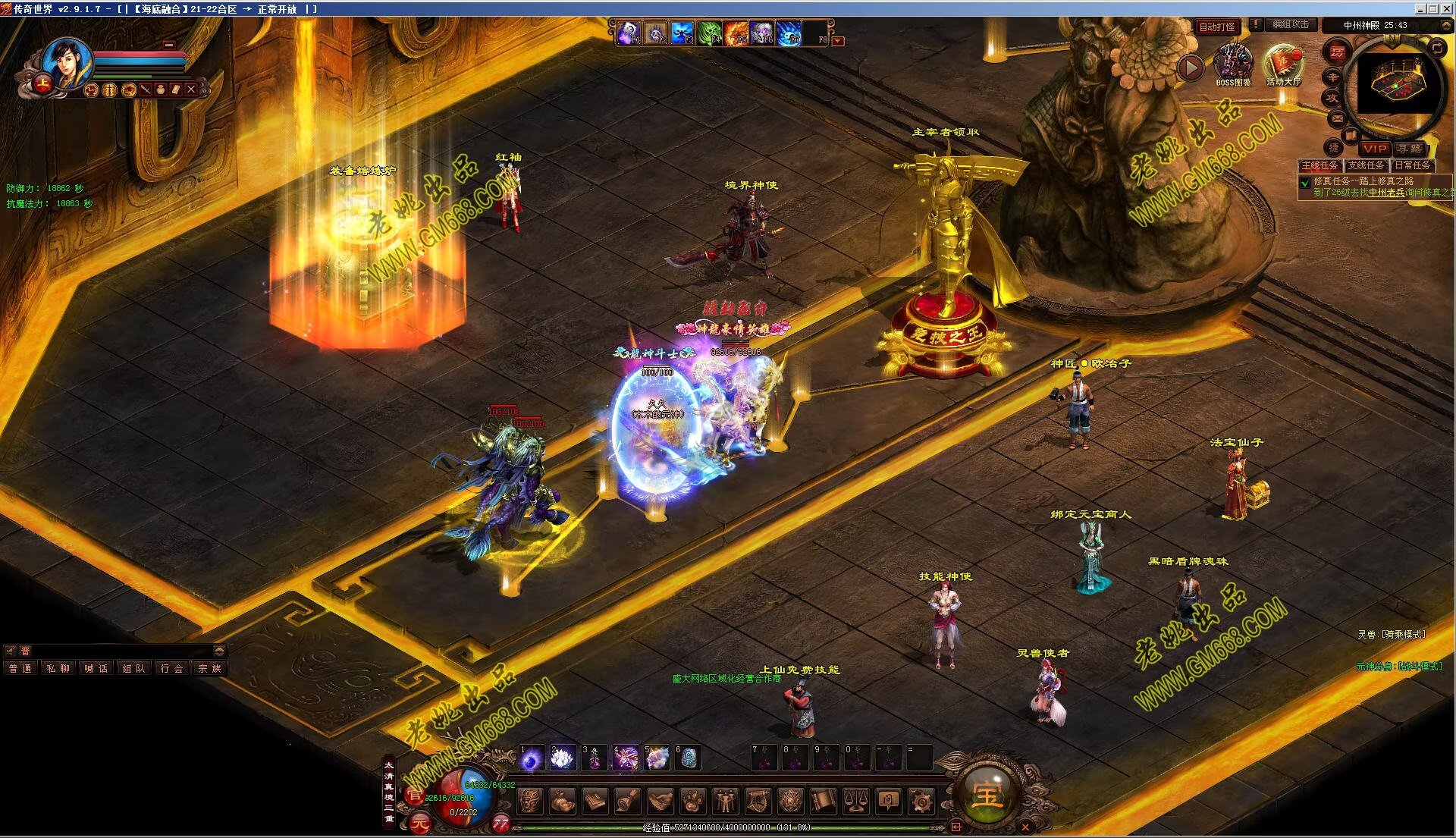Activate the 寻路 pathfinding button
The image size is (1456, 838).
[1410, 149]
